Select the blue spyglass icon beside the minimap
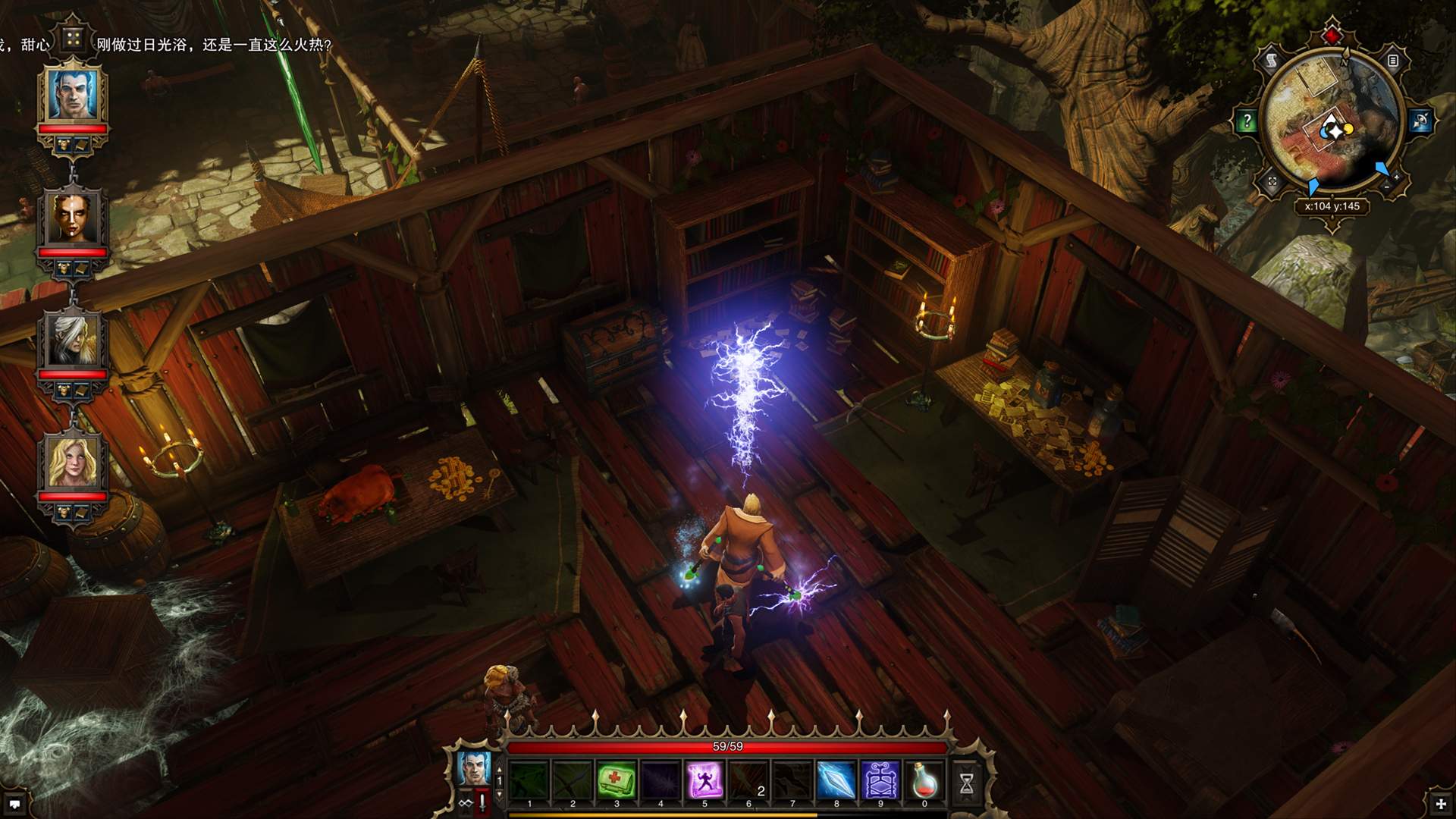The height and width of the screenshot is (819, 1456). coord(1419,120)
